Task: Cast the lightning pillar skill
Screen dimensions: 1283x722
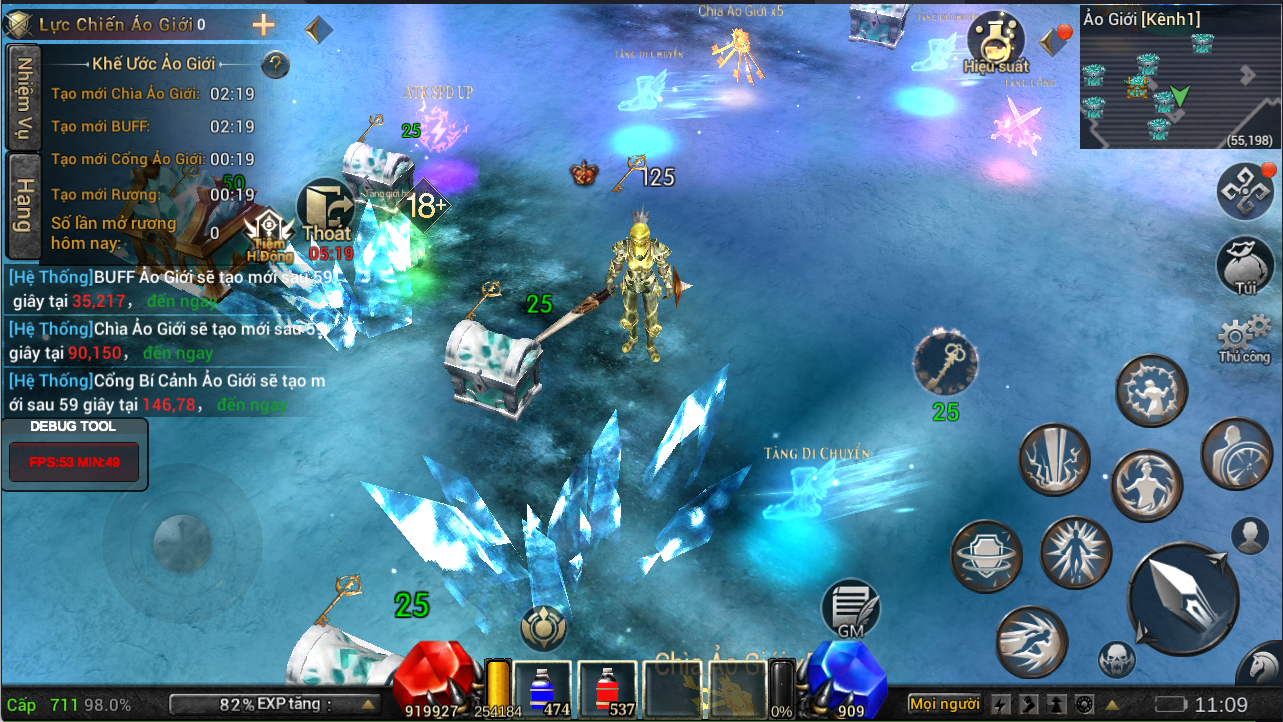Action: (x=1054, y=460)
